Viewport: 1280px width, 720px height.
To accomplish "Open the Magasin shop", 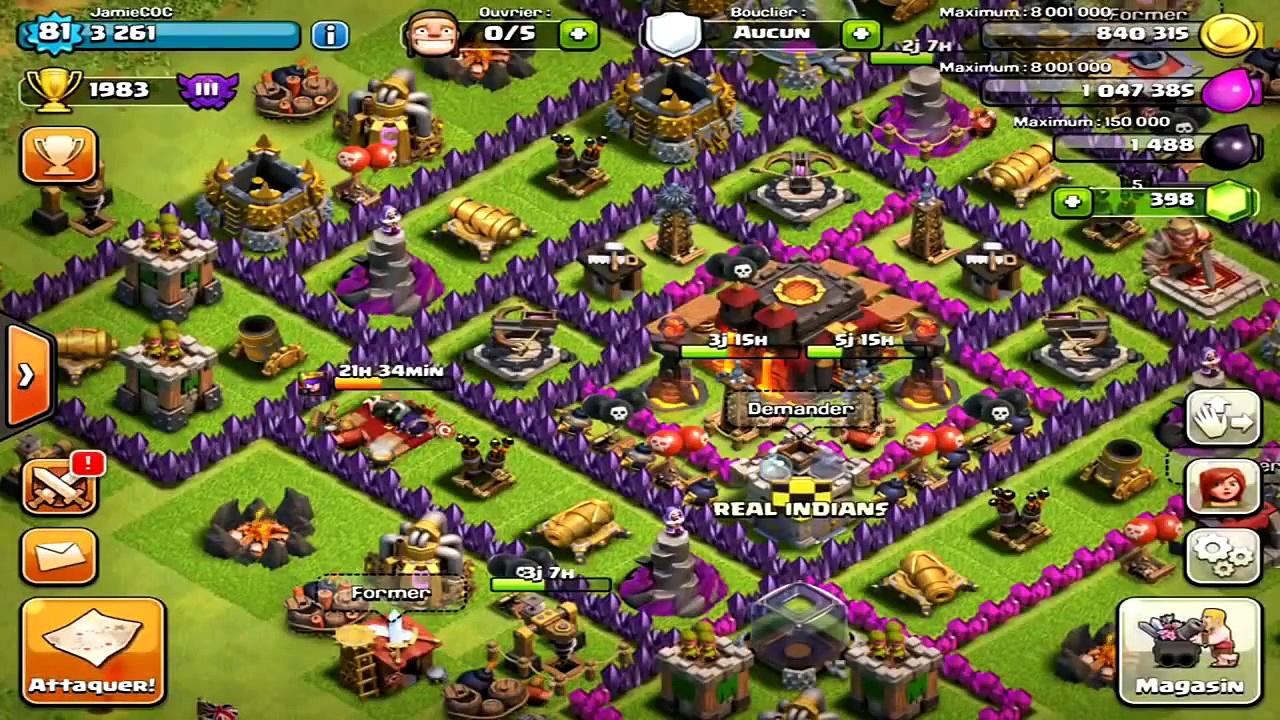I will click(x=1186, y=650).
